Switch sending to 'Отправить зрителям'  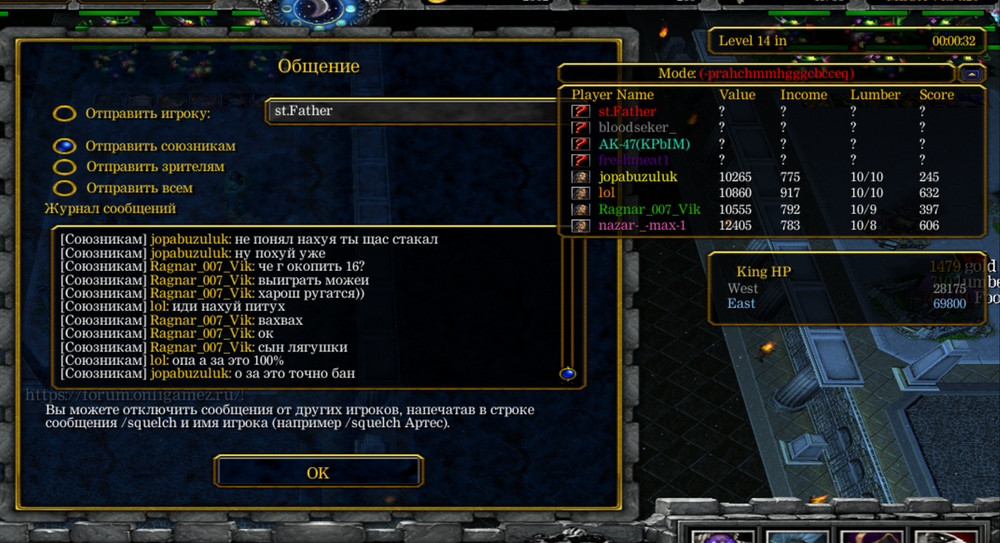[65, 167]
